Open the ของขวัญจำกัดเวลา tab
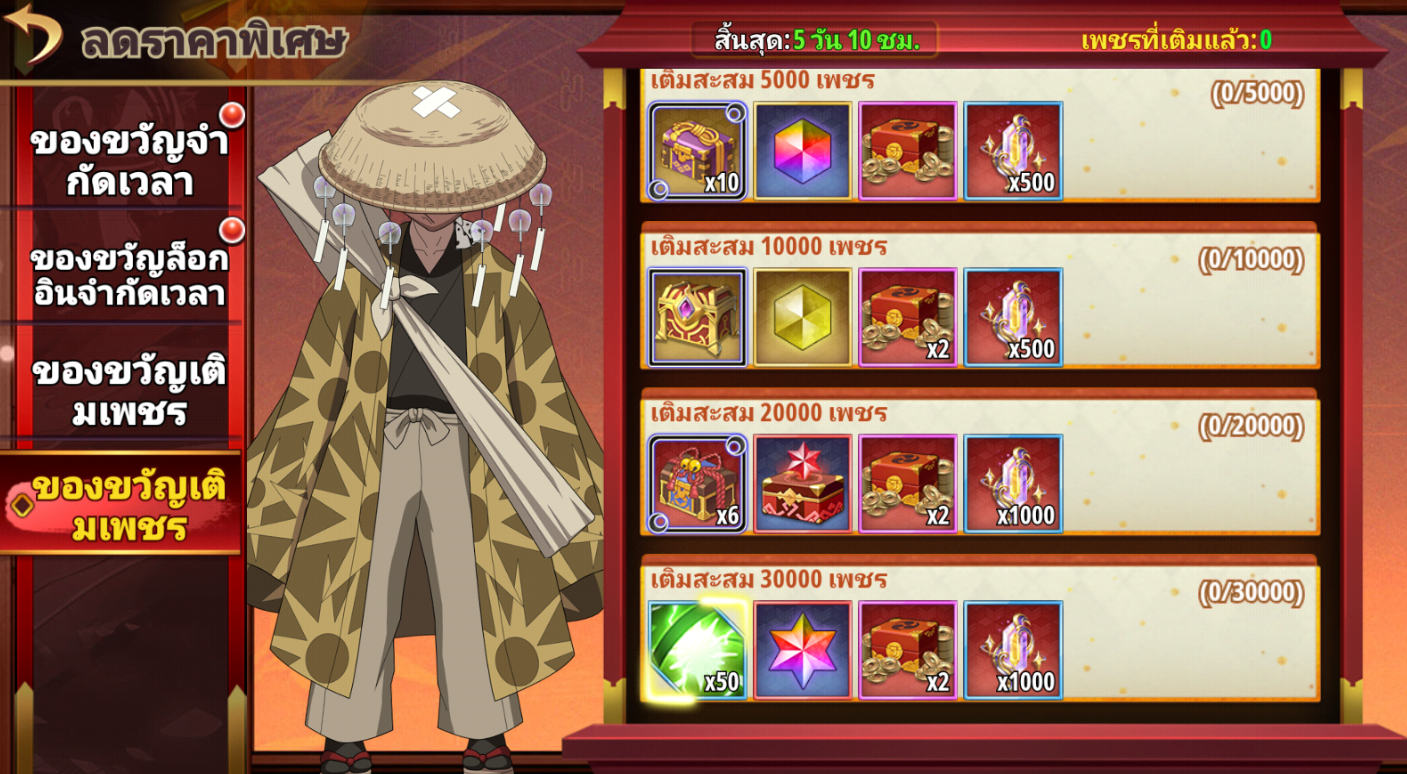The image size is (1407, 774). coord(128,161)
